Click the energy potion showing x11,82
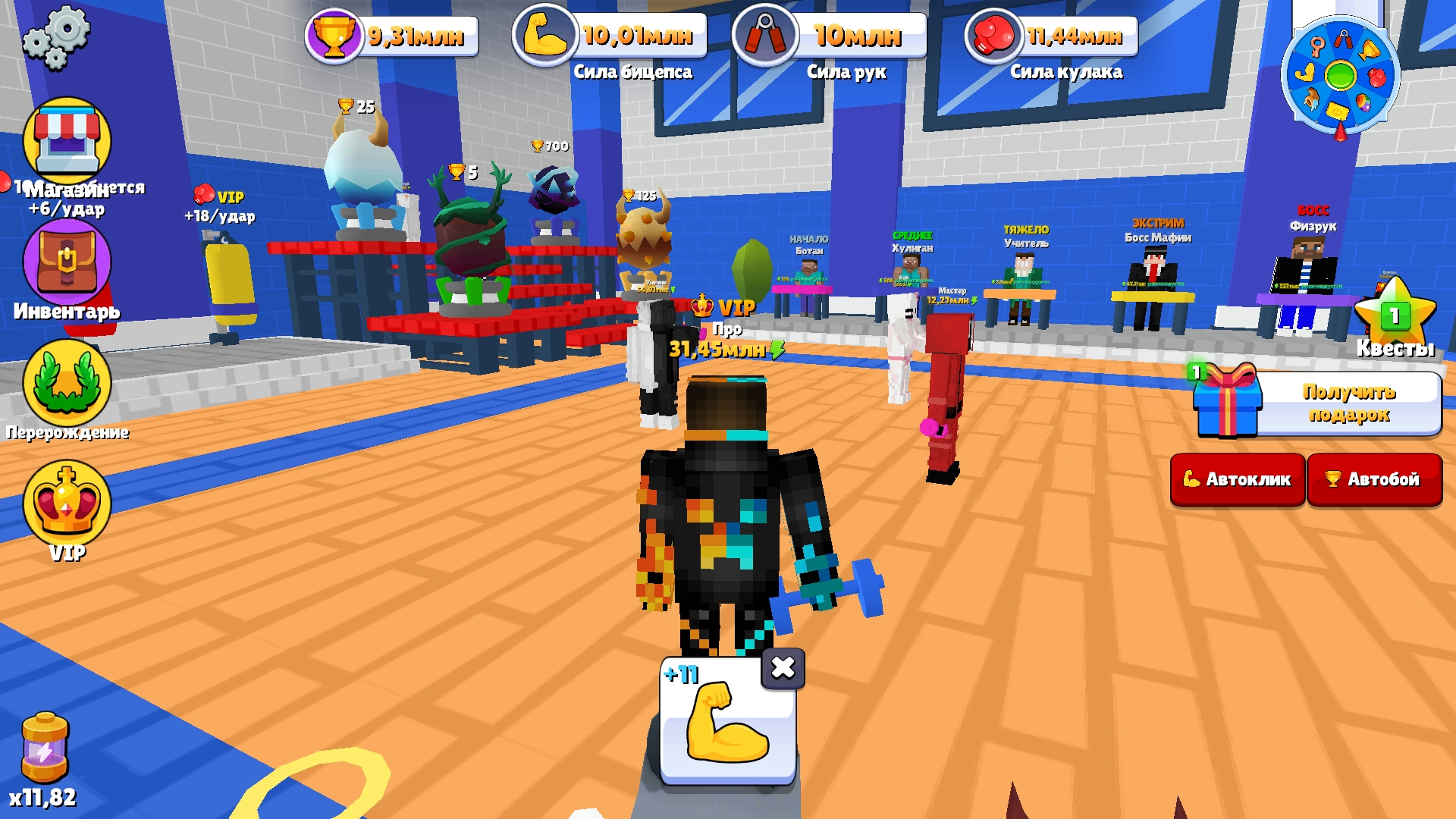Viewport: 1456px width, 819px height. (x=45, y=747)
